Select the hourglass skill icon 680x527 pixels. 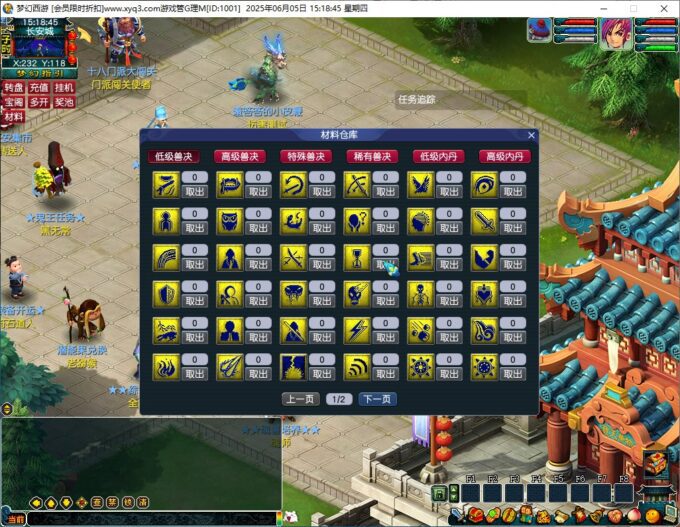pyautogui.click(x=357, y=257)
